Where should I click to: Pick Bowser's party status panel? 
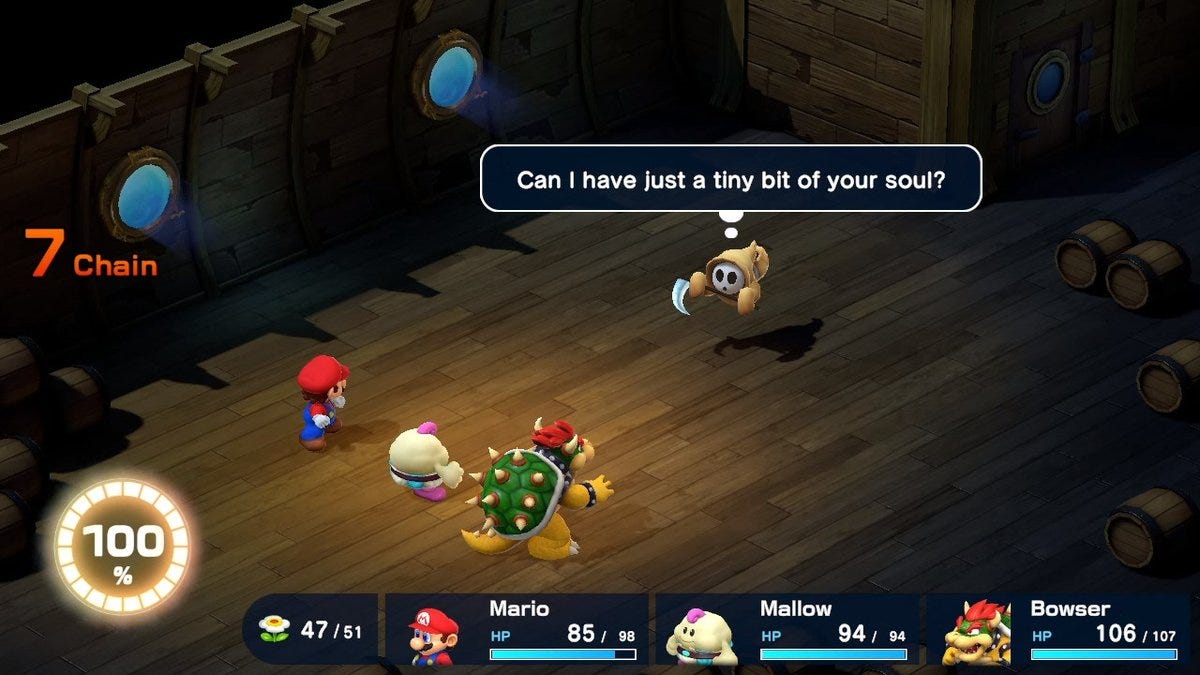pos(1060,629)
